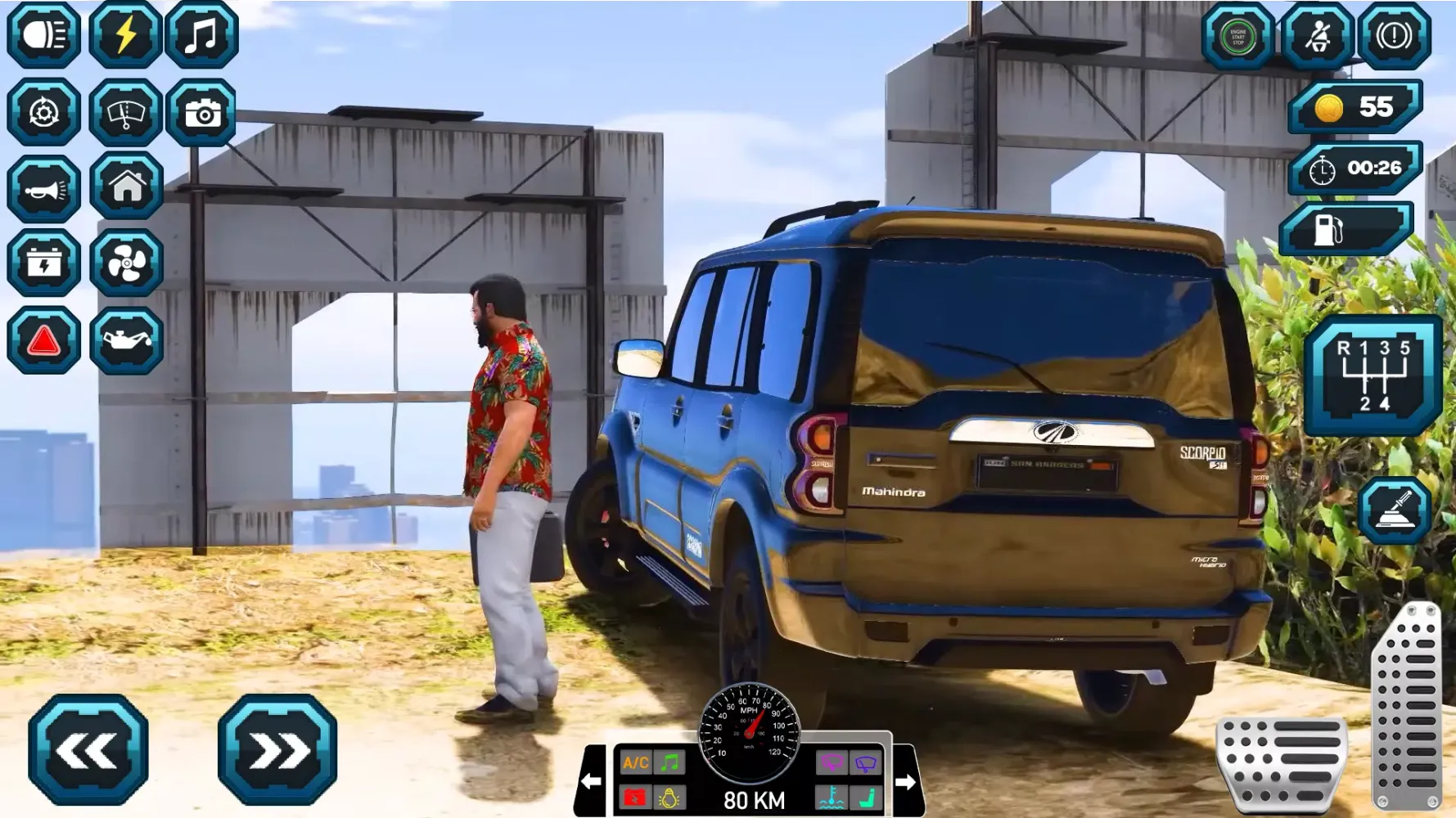Viewport: 1456px width, 818px height.
Task: Open the gear shifter panel
Action: (x=1374, y=375)
